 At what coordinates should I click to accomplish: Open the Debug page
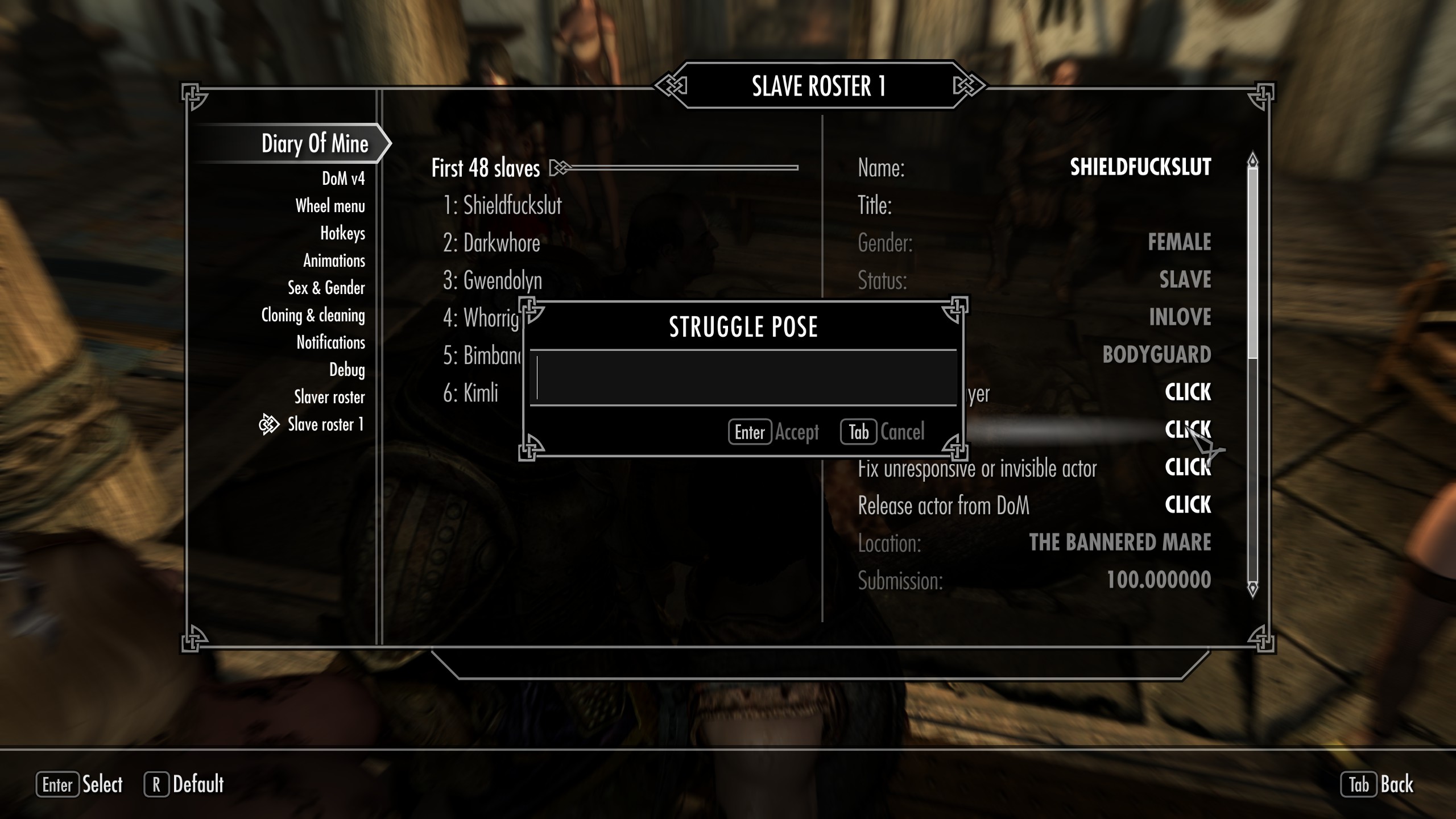pos(348,370)
